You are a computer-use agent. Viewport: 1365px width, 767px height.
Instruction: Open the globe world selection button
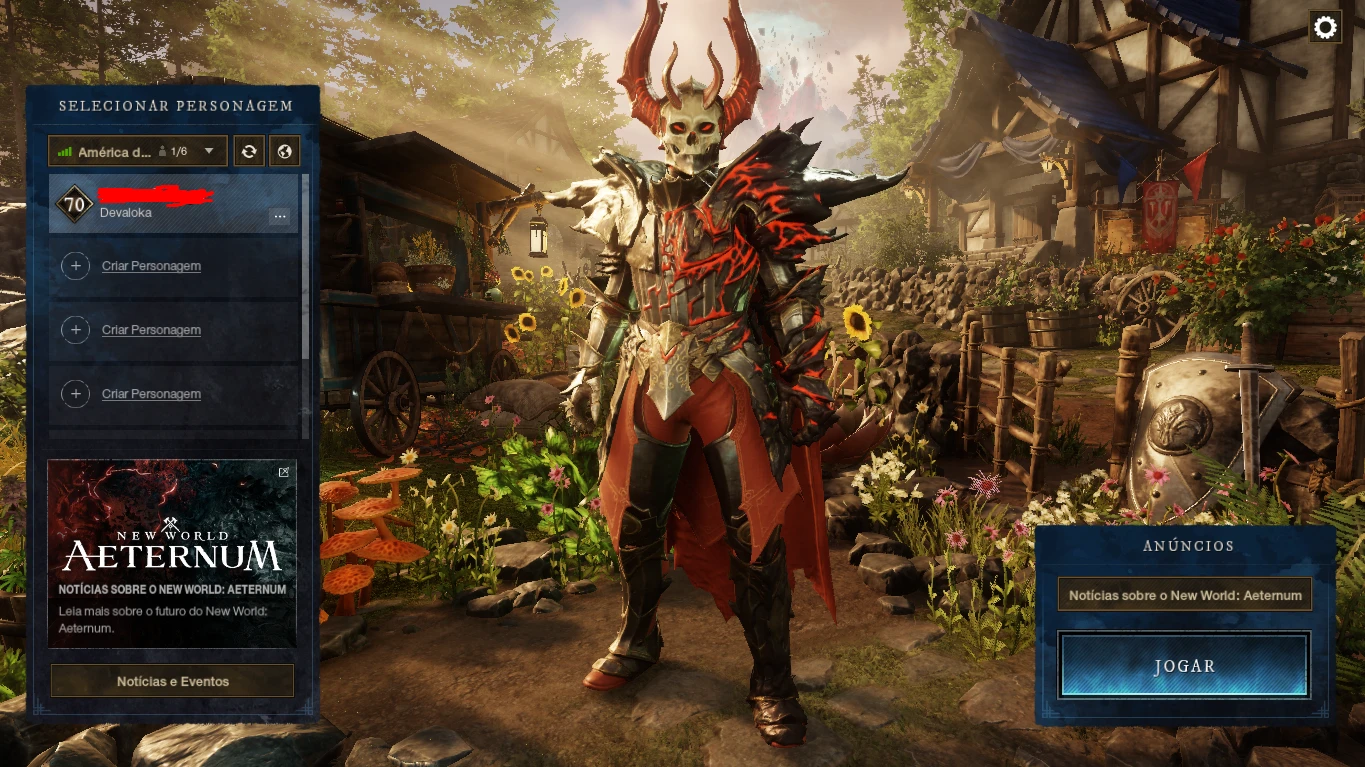coord(284,152)
